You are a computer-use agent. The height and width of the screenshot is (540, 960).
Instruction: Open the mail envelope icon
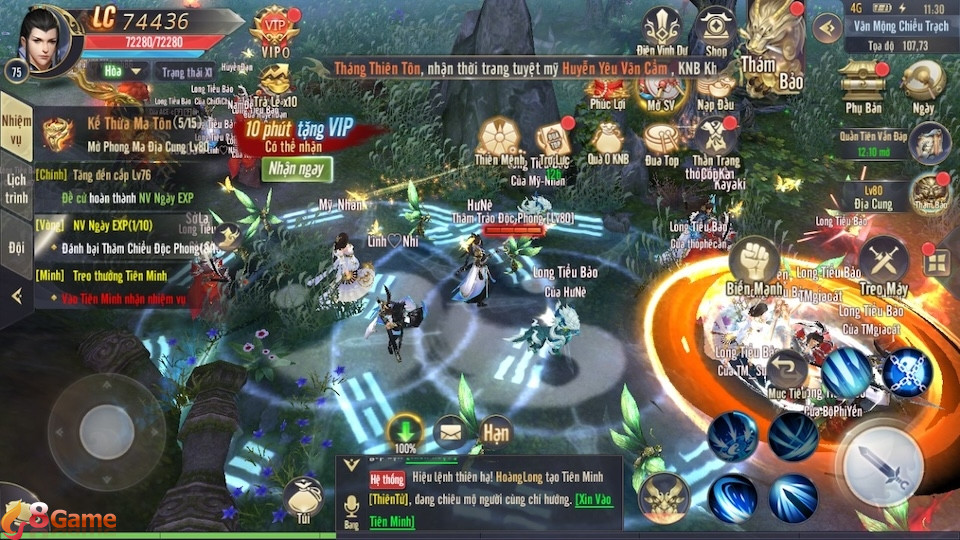coord(450,433)
